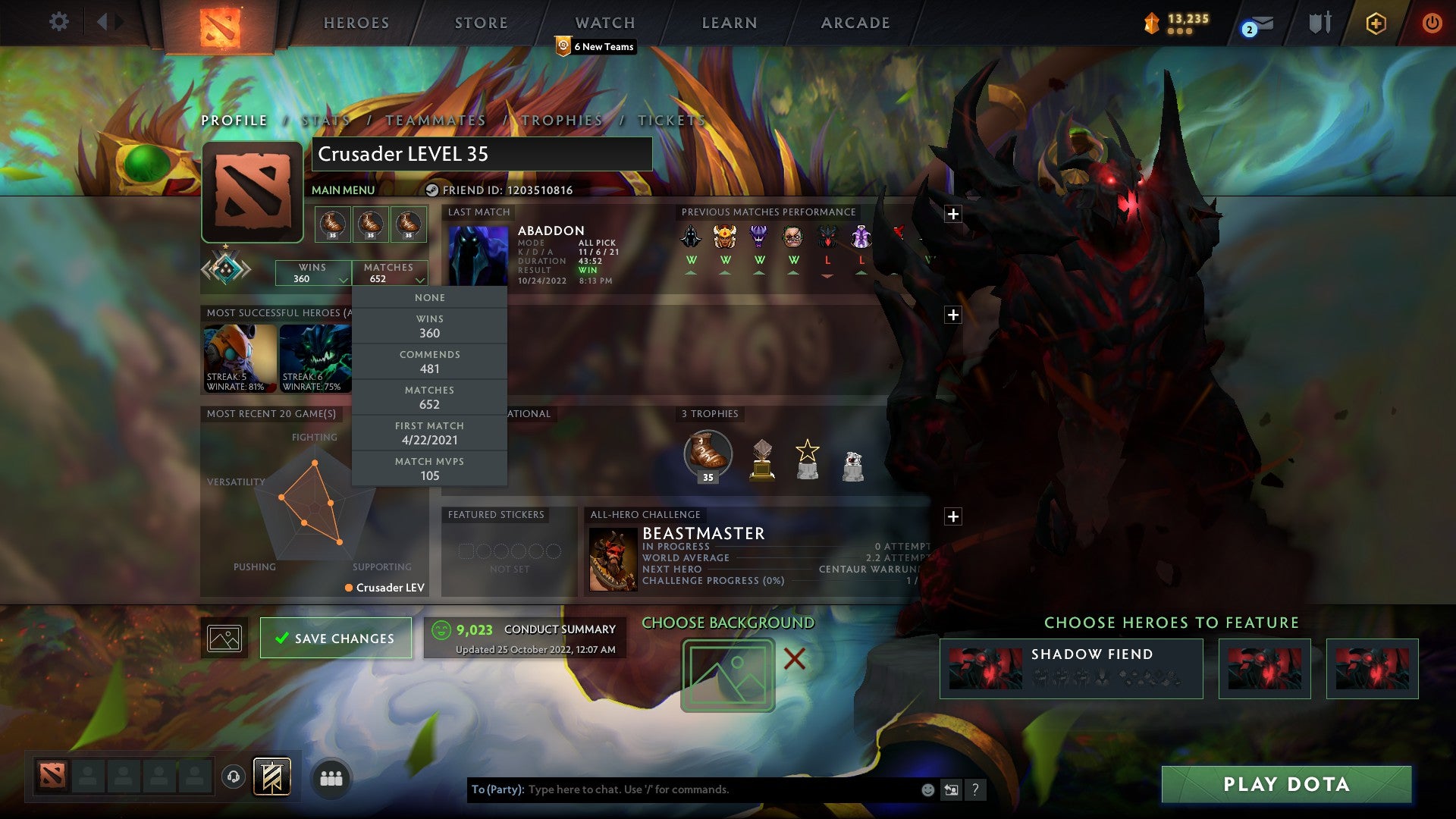Click the emoticon smiley in the chat bar

click(927, 789)
